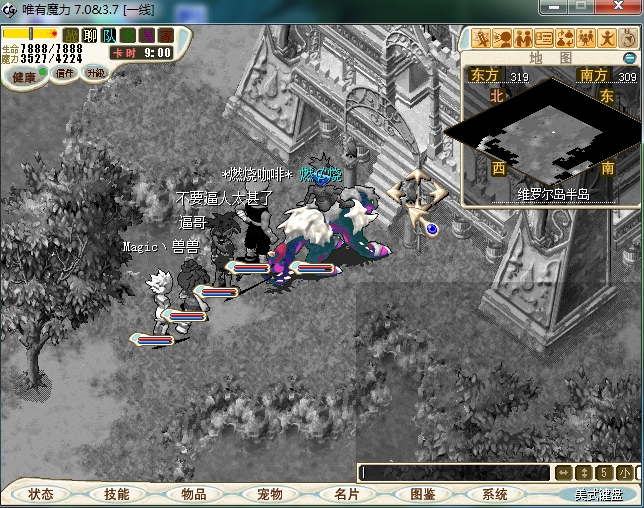Open the 宠物 pet menu
This screenshot has width=644, height=508.
click(269, 494)
